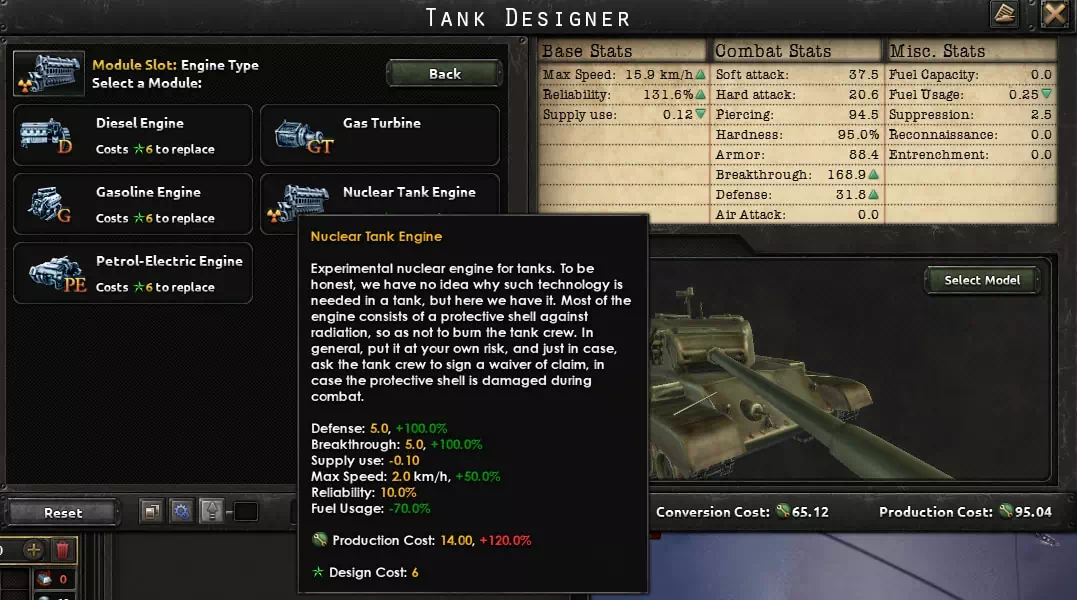Click the red trash can button
Image resolution: width=1077 pixels, height=600 pixels.
pyautogui.click(x=62, y=550)
